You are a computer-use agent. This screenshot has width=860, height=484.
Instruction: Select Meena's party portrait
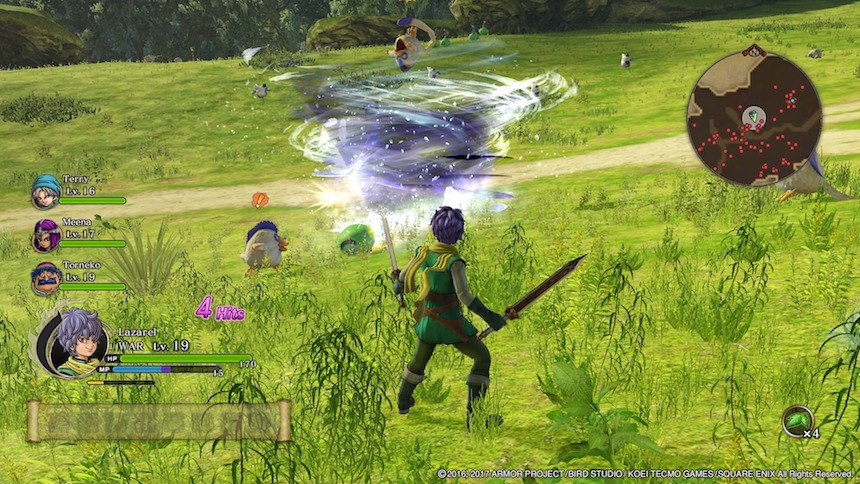click(x=45, y=235)
